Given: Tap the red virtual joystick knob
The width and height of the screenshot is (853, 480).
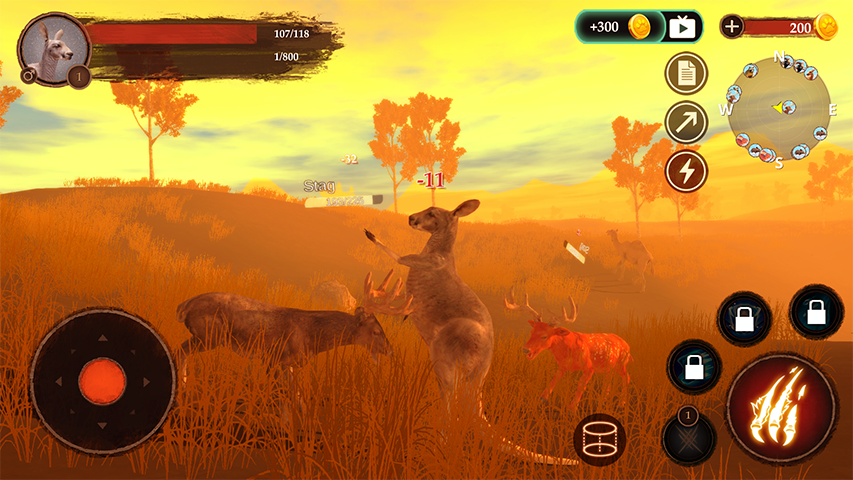Looking at the screenshot, I should pos(102,381).
